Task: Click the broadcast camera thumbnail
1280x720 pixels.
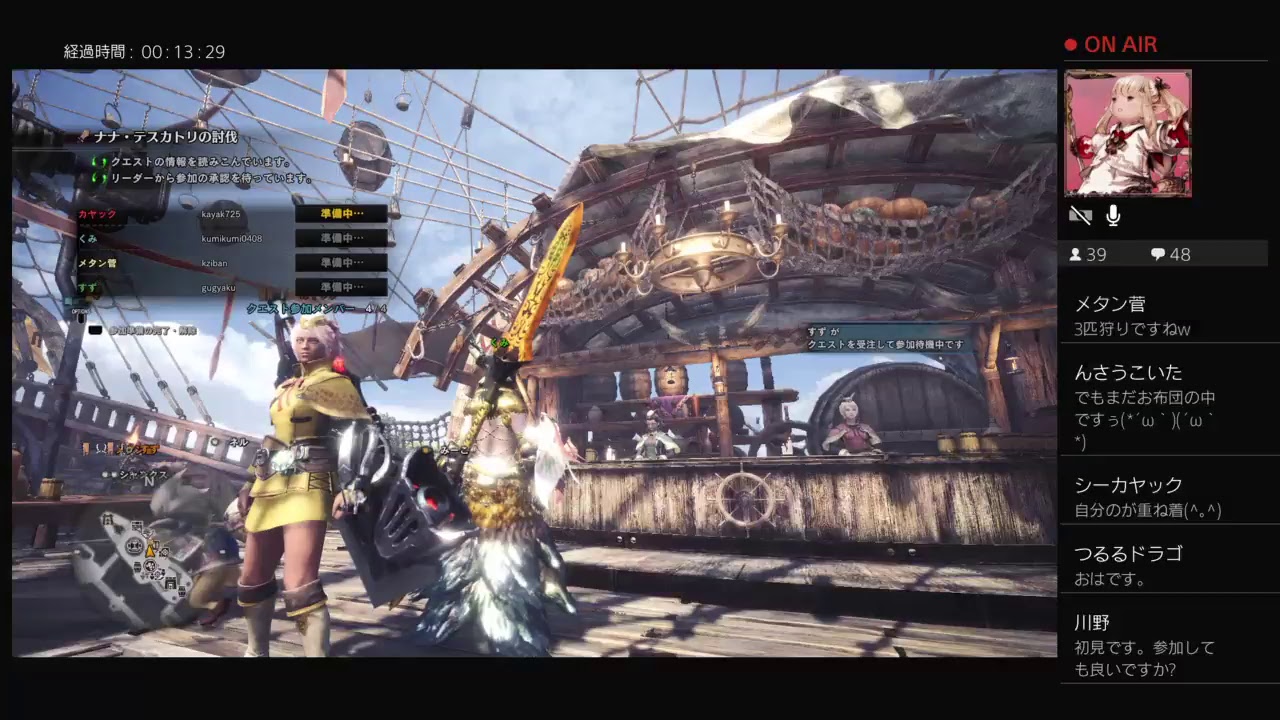Action: point(1129,133)
